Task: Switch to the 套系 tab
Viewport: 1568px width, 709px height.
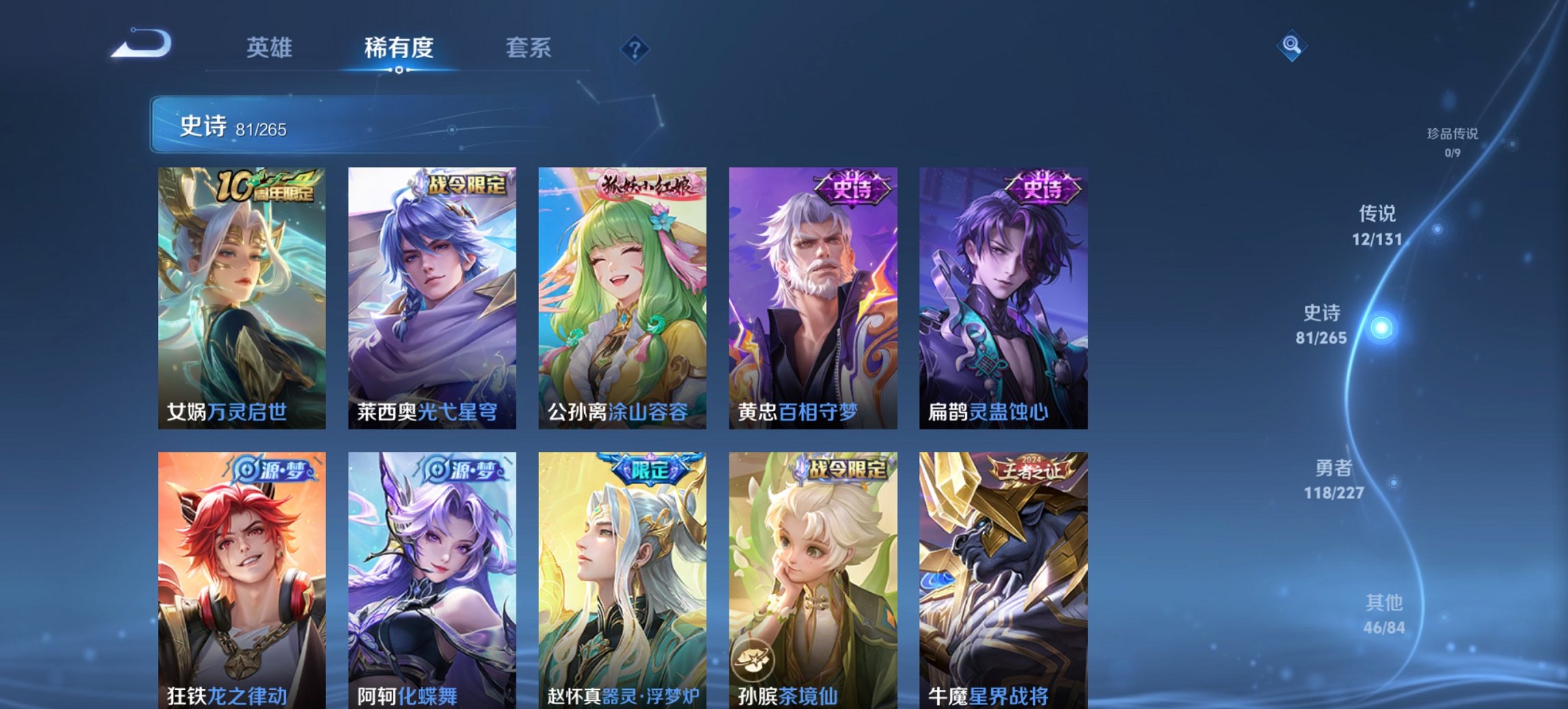Action: (529, 48)
